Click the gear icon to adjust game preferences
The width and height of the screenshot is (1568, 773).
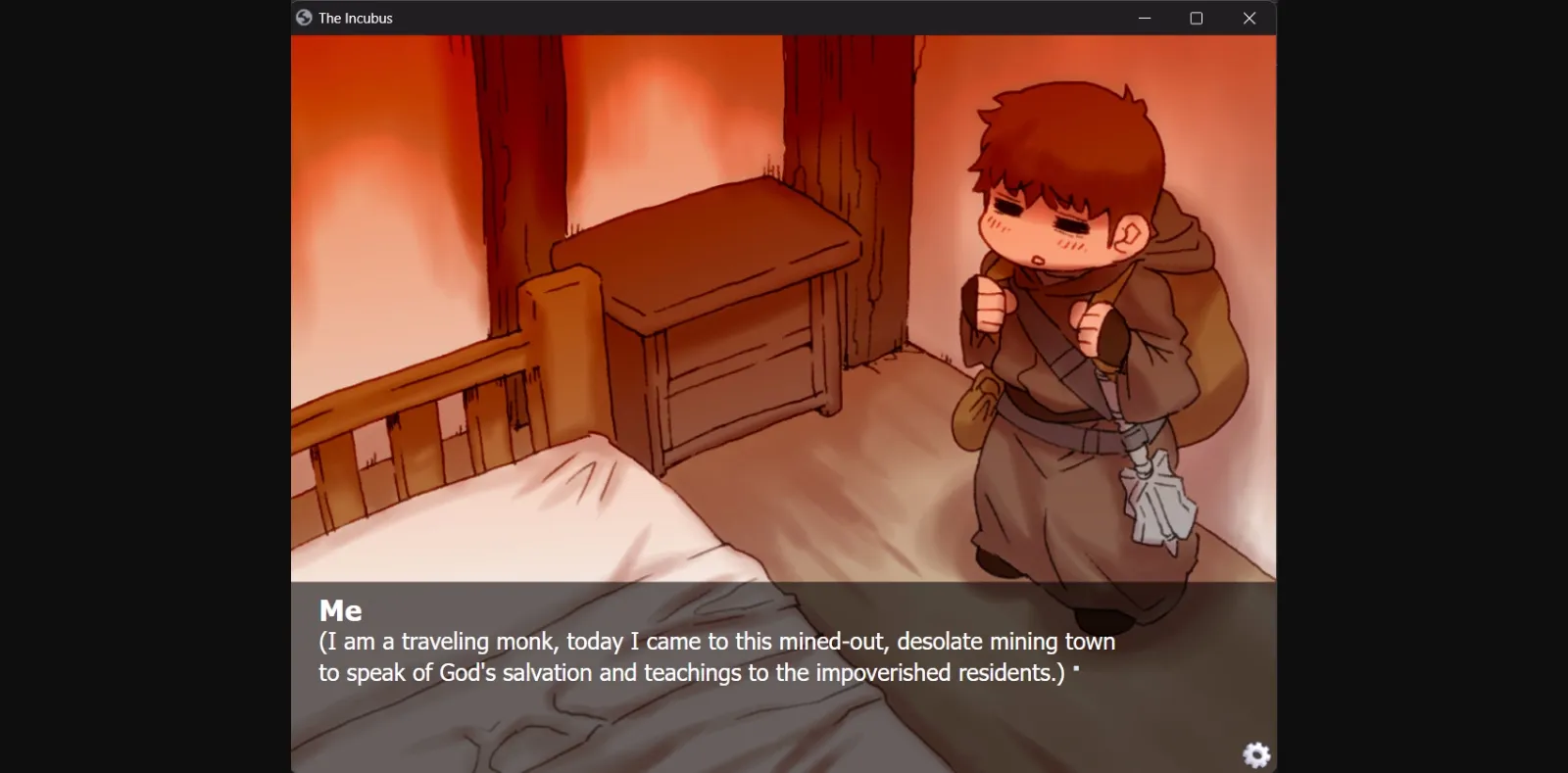(x=1255, y=755)
